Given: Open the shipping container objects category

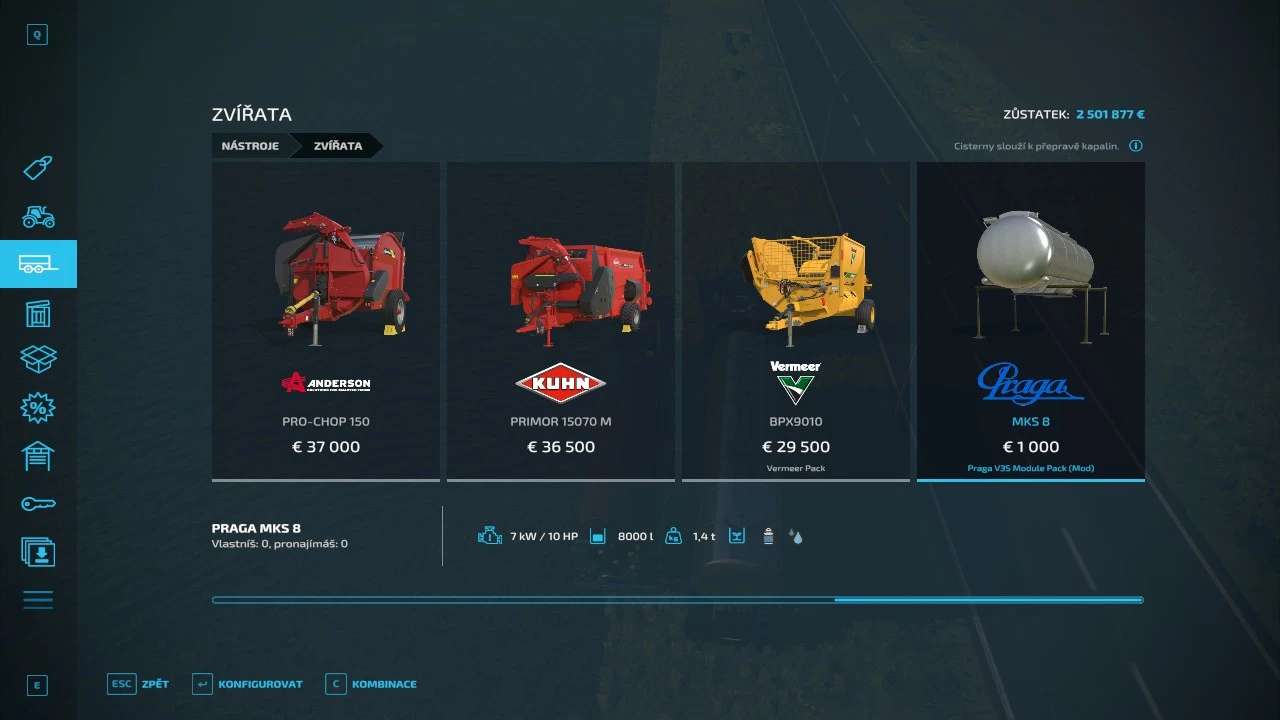Looking at the screenshot, I should coord(38,313).
